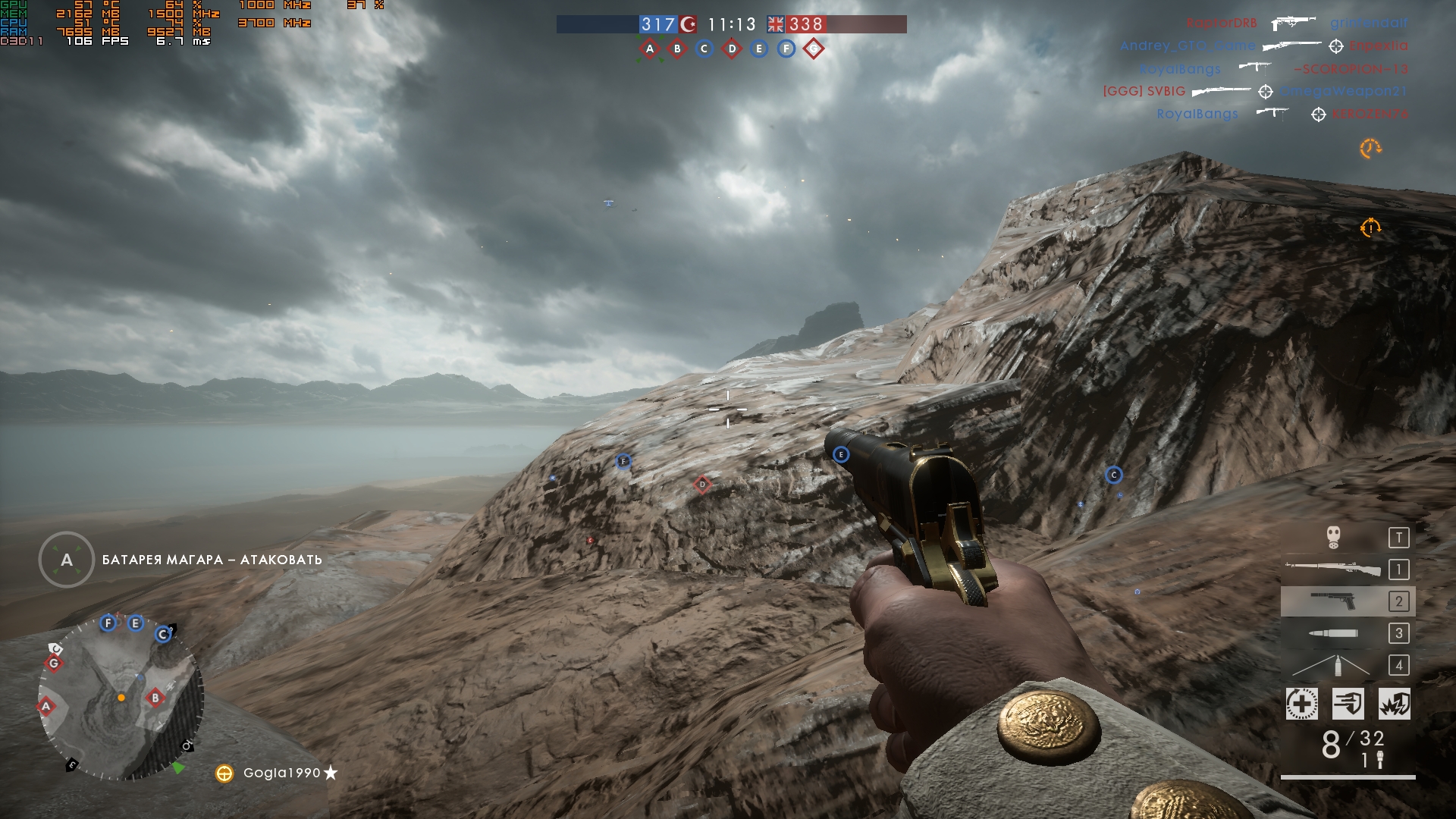The width and height of the screenshot is (1456, 819).
Task: Select objective E flag in top score row
Action: coord(759,49)
